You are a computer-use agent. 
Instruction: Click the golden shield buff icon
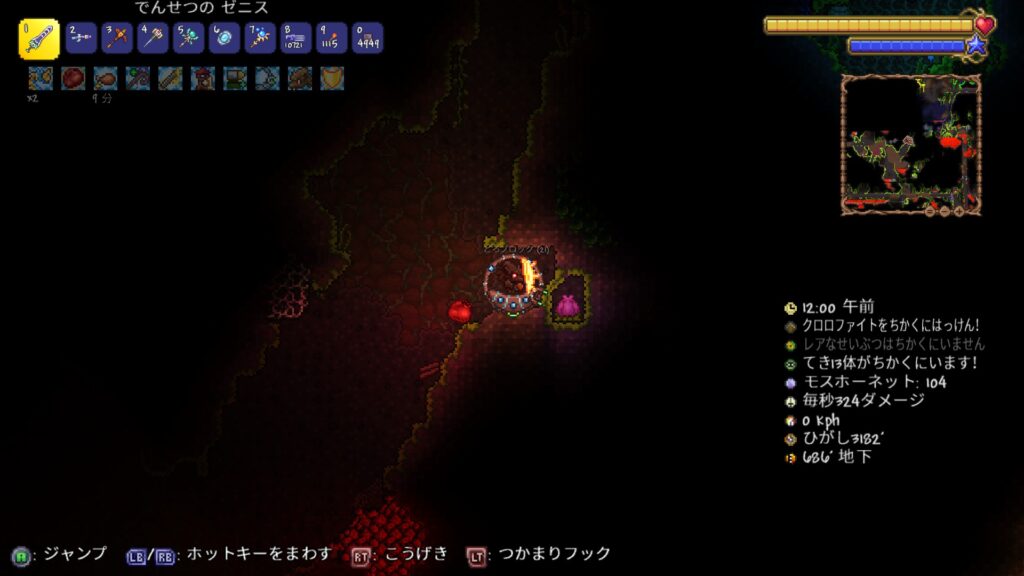click(332, 78)
